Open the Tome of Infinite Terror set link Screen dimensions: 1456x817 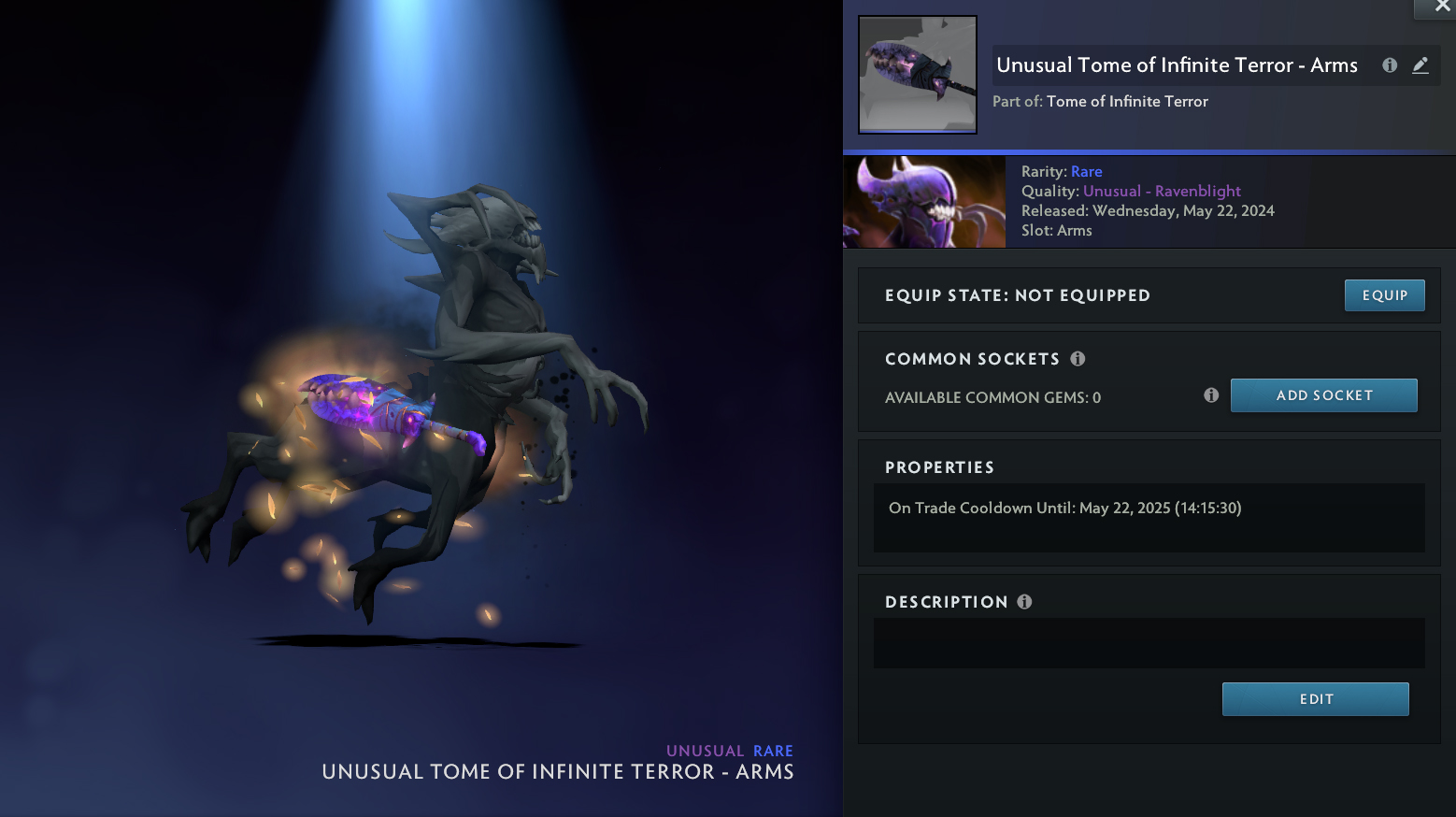[x=1127, y=101]
